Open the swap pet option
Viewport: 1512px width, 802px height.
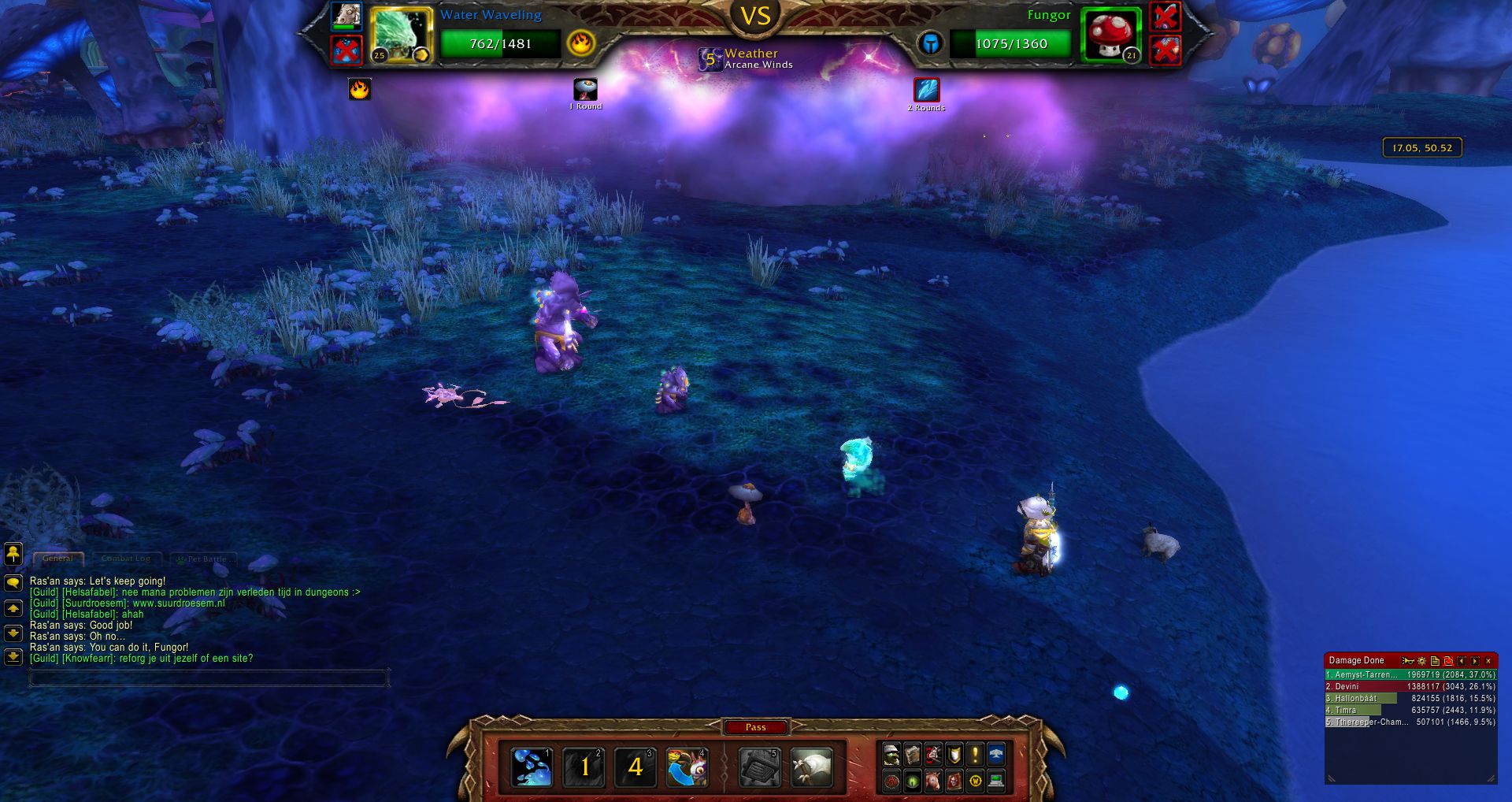(687, 767)
